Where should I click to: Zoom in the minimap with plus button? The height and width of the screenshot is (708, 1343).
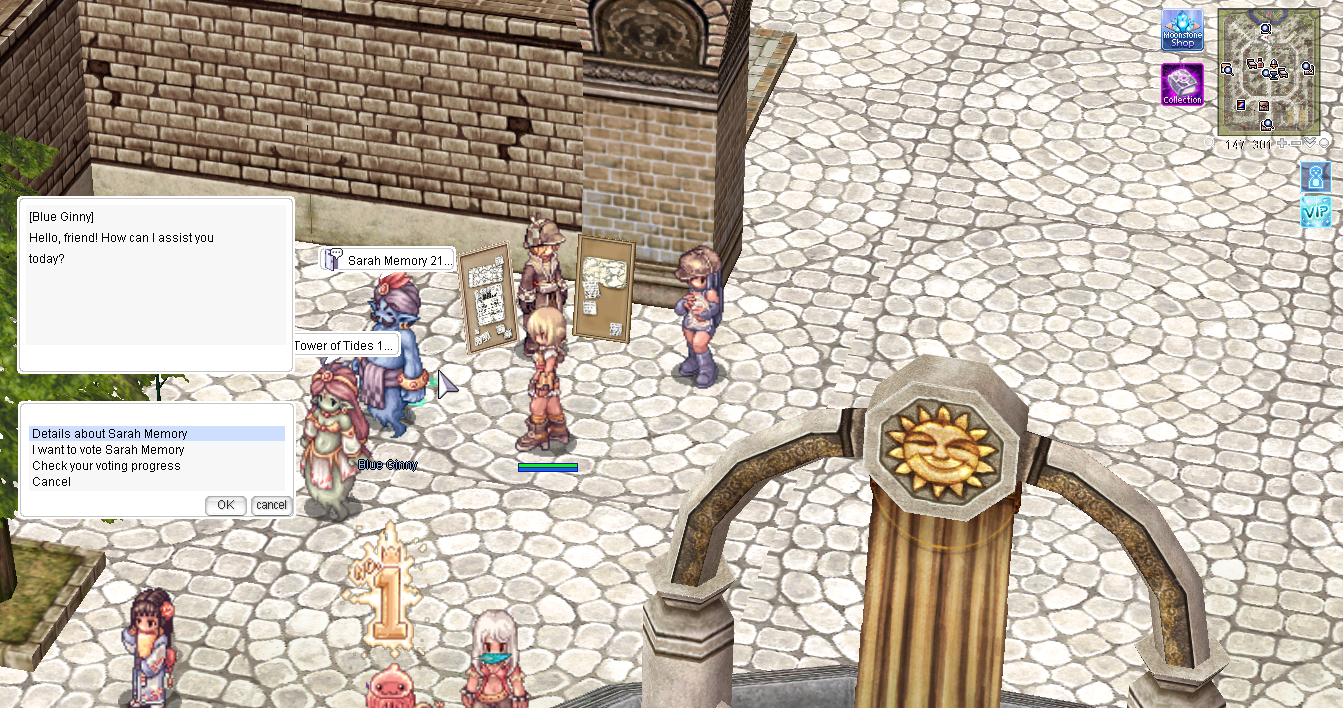1283,144
